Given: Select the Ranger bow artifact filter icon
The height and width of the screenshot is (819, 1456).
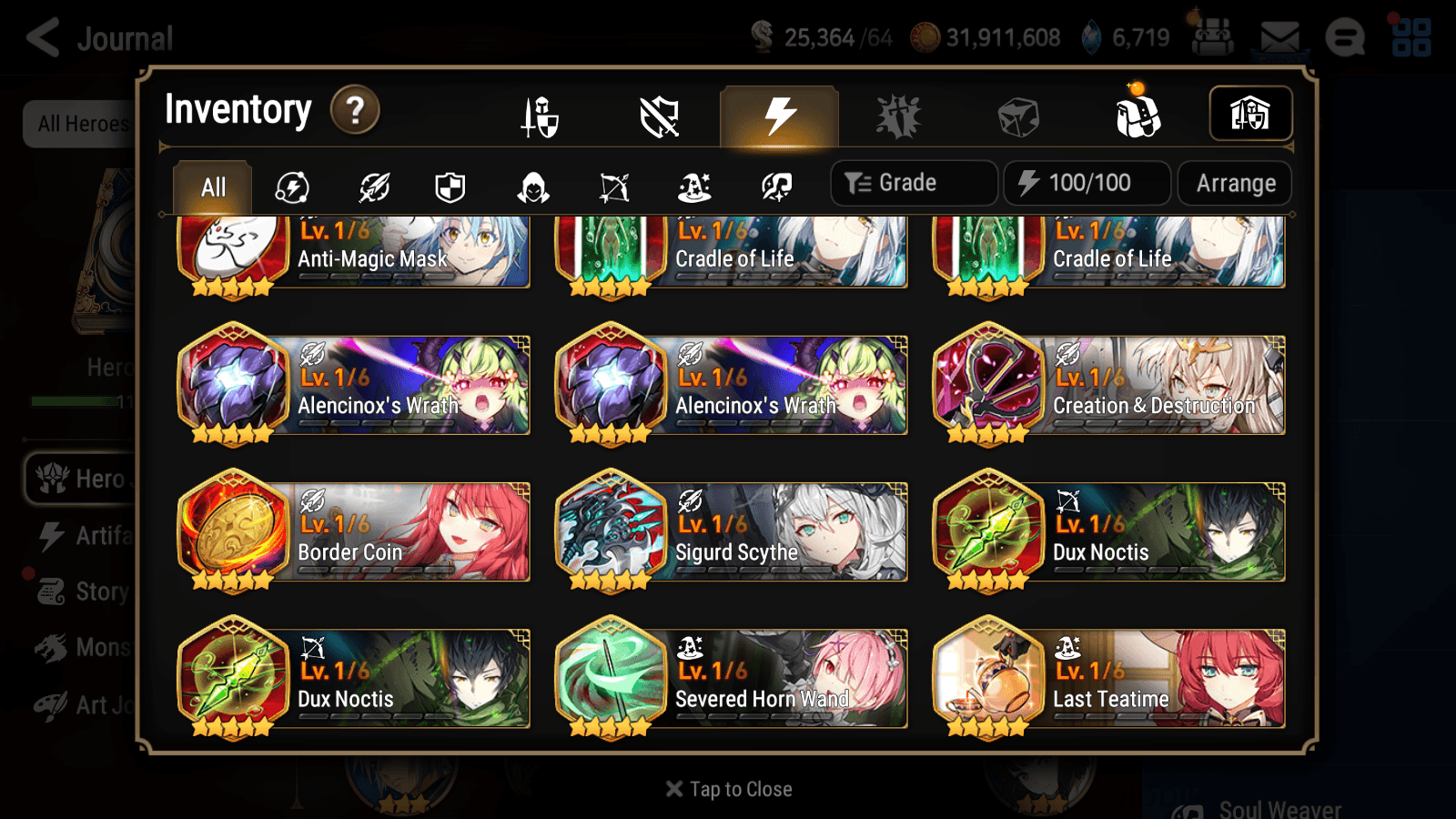Looking at the screenshot, I should coord(611,187).
